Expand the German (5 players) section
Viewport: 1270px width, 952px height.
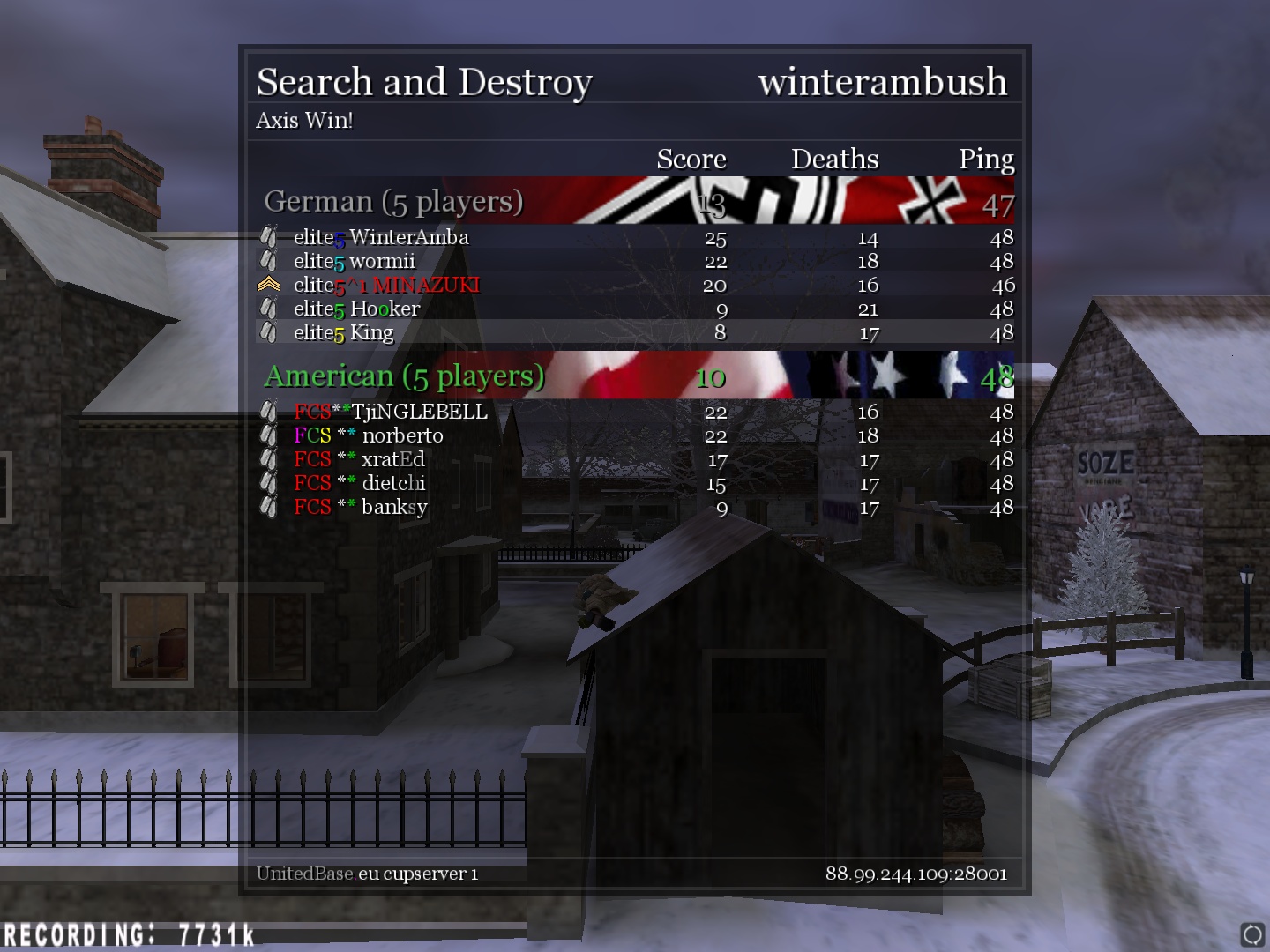coord(394,201)
